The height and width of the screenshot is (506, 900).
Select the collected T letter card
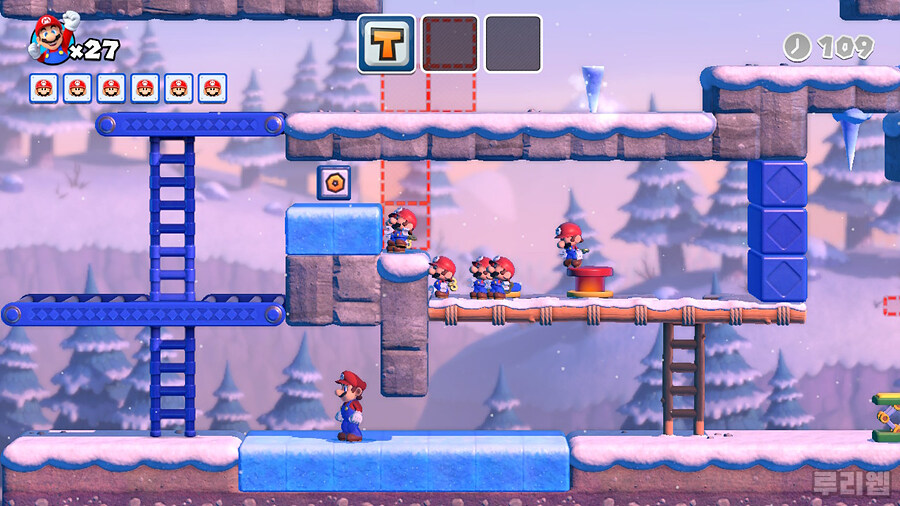(x=386, y=44)
